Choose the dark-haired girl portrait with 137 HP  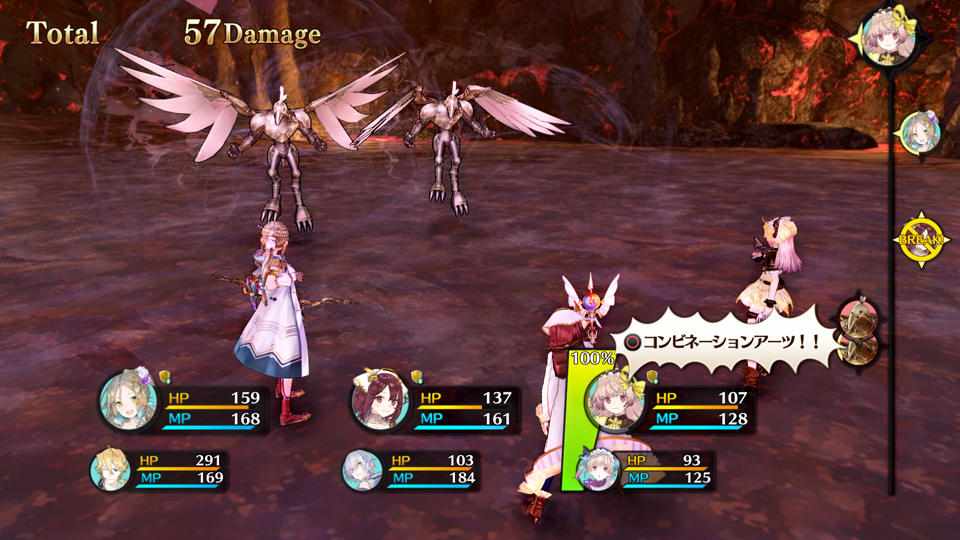tap(380, 402)
